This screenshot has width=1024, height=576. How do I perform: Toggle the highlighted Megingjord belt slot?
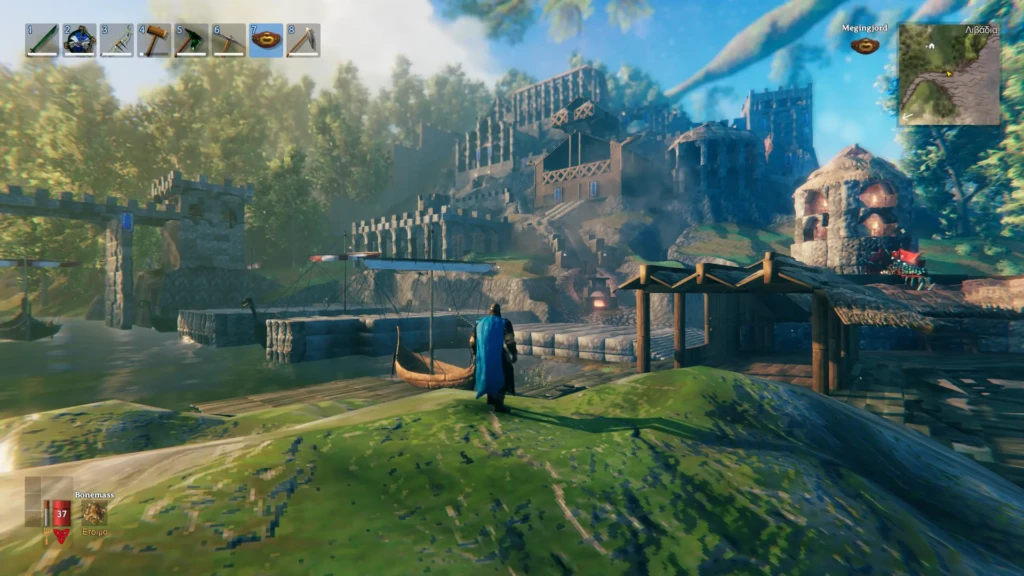(266, 40)
